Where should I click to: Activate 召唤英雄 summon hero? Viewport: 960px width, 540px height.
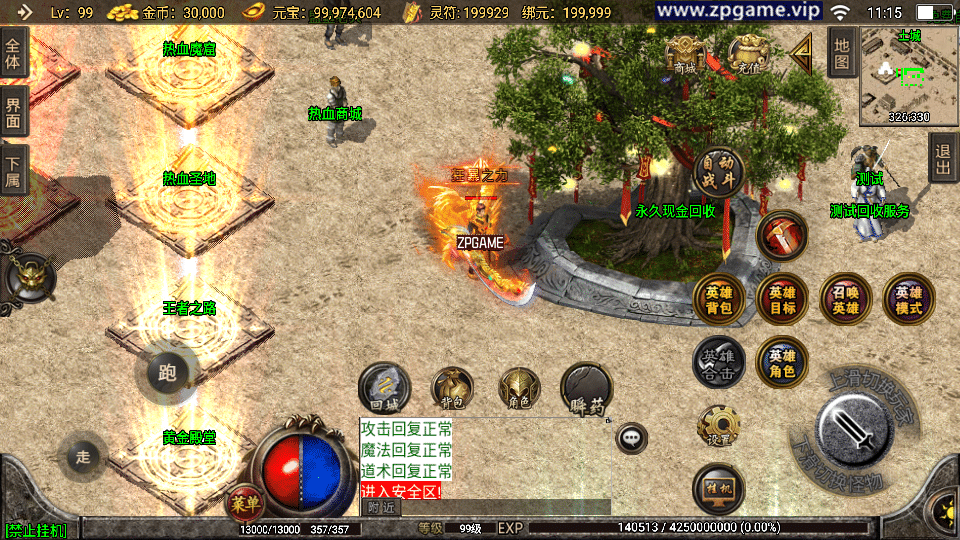click(x=845, y=299)
